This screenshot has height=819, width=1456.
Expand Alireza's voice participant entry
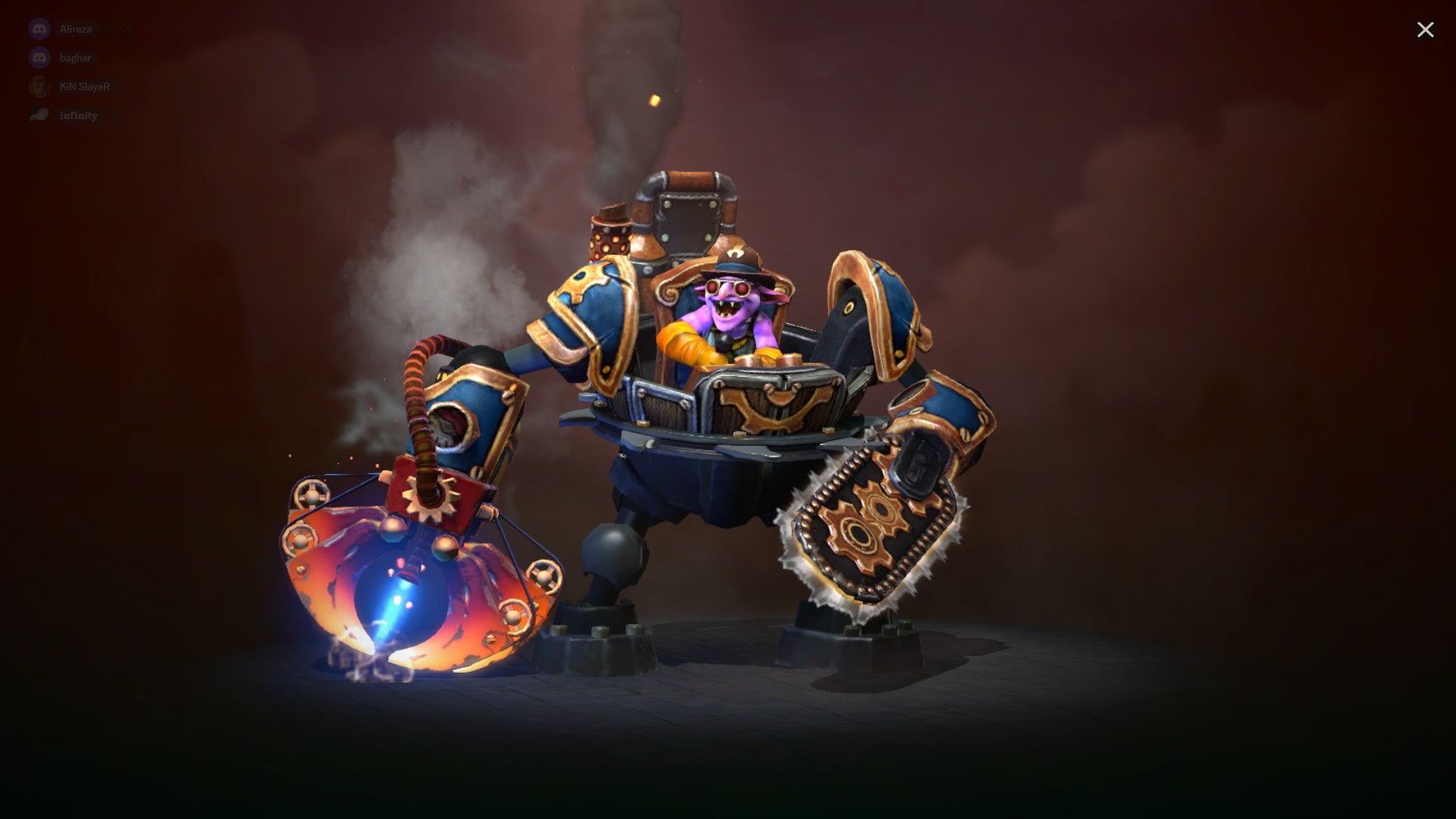(76, 28)
